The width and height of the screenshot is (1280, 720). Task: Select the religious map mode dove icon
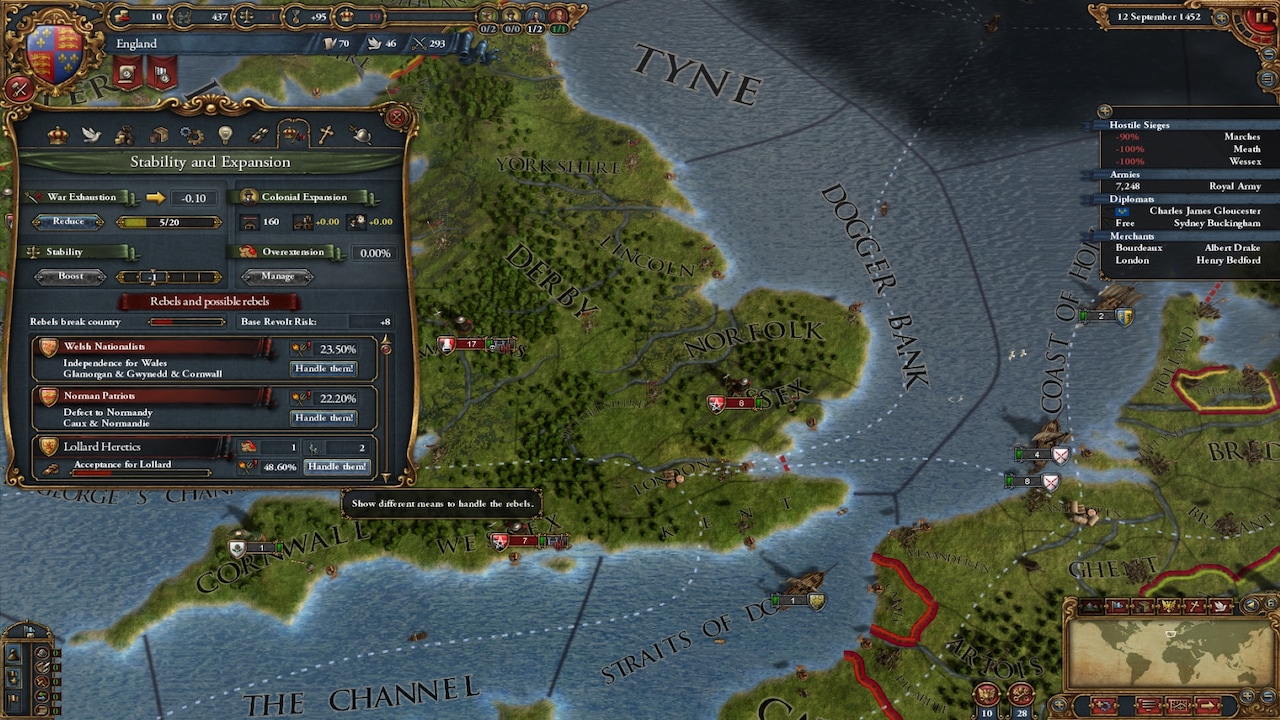pos(1222,606)
